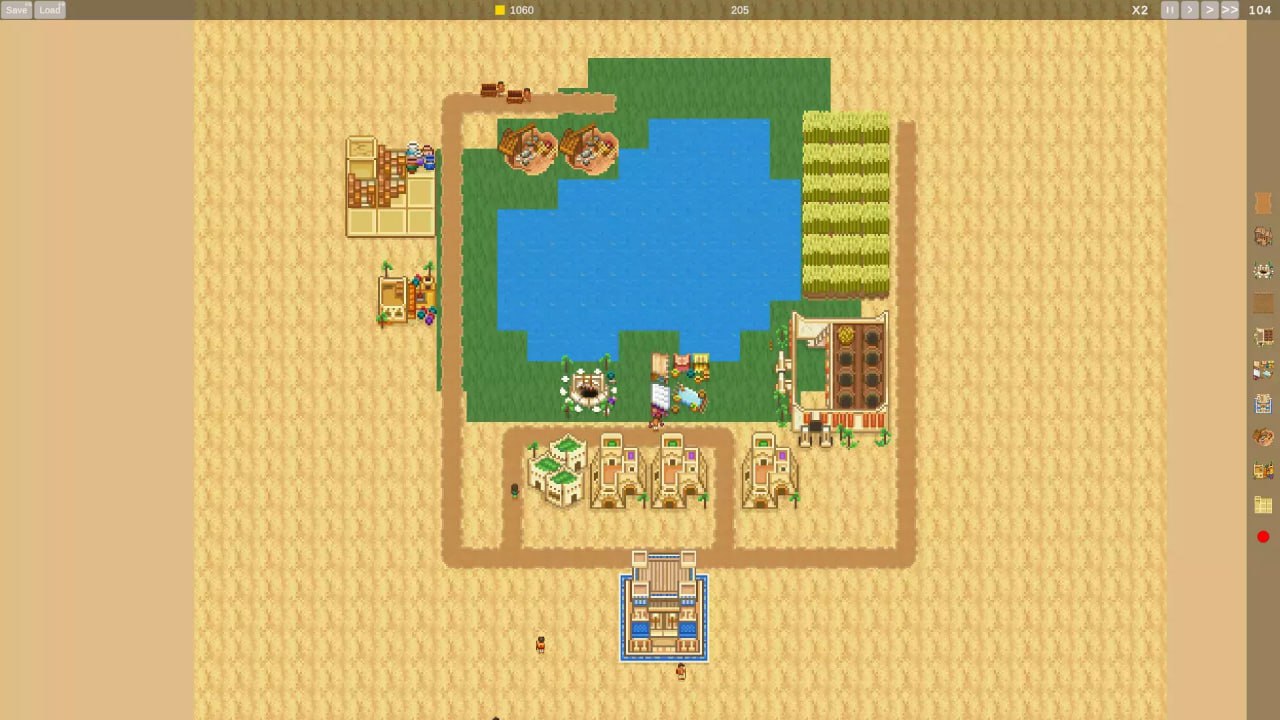This screenshot has width=1280, height=720.
Task: Select the parchment tile icon in the build sidebar
Action: [x=1263, y=202]
